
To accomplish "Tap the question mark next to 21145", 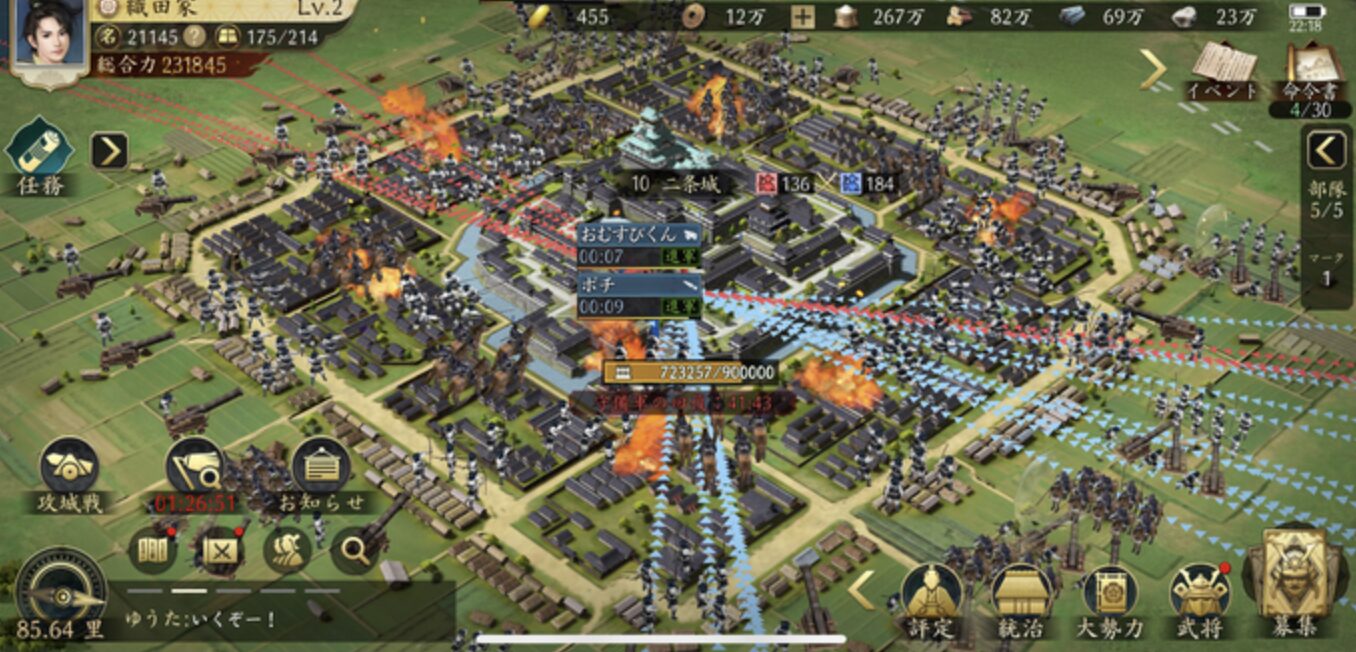I will [x=197, y=37].
